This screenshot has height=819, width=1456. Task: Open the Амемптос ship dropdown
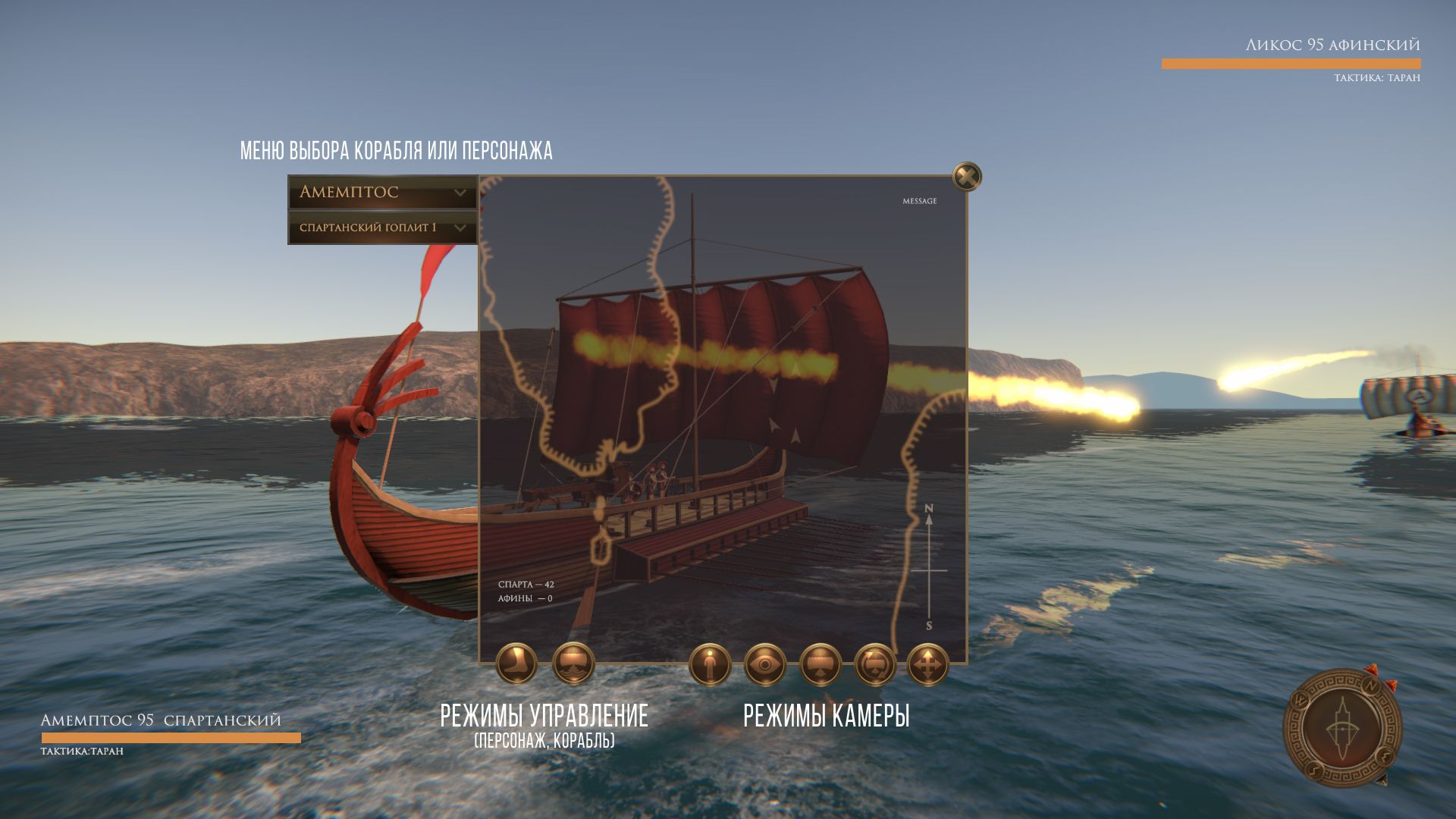click(382, 192)
